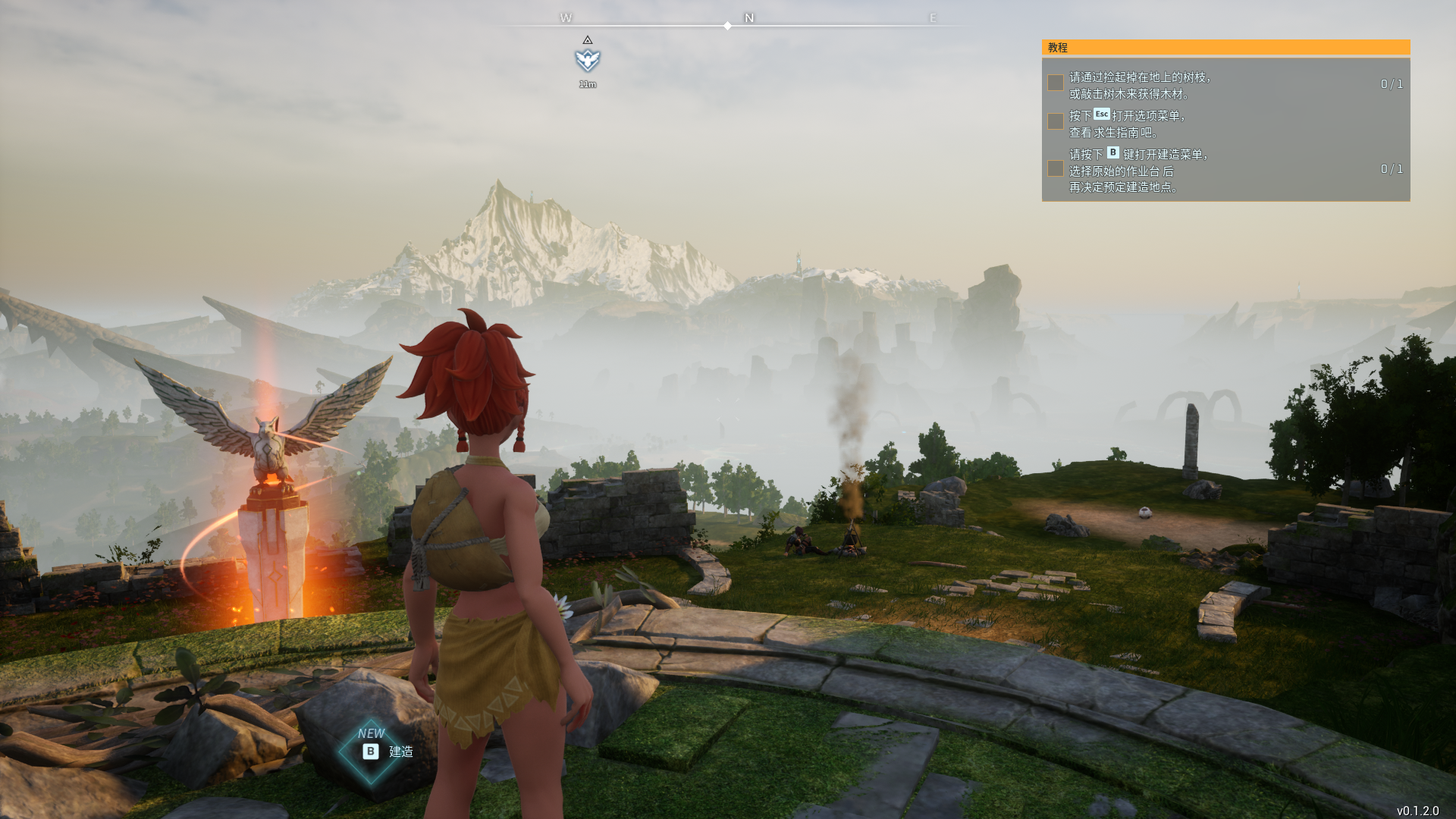Viewport: 1456px width, 819px height.
Task: Tick the survival guide tutorial checkbox
Action: tap(1055, 121)
